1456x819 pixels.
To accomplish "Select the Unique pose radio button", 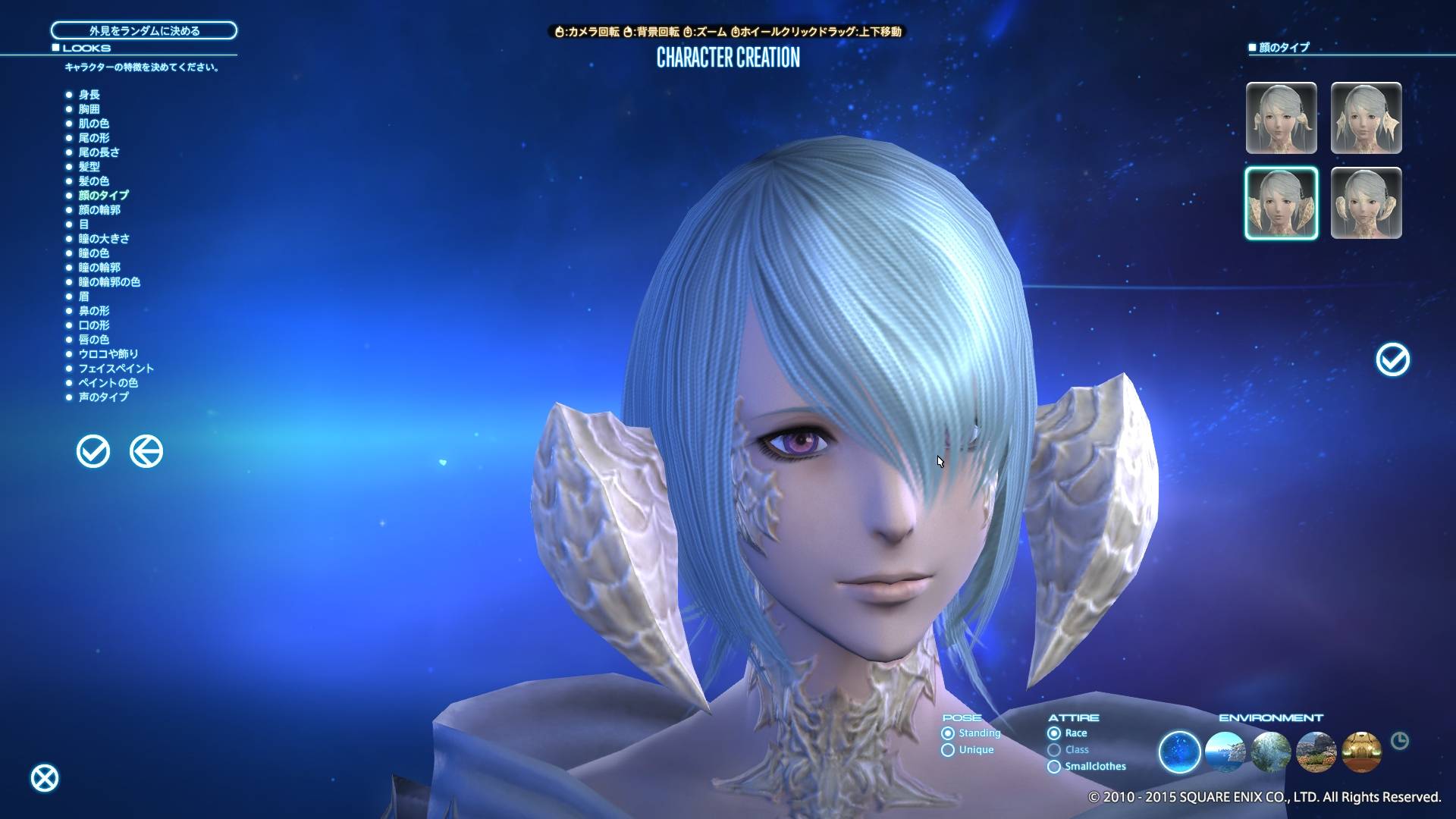I will (947, 749).
